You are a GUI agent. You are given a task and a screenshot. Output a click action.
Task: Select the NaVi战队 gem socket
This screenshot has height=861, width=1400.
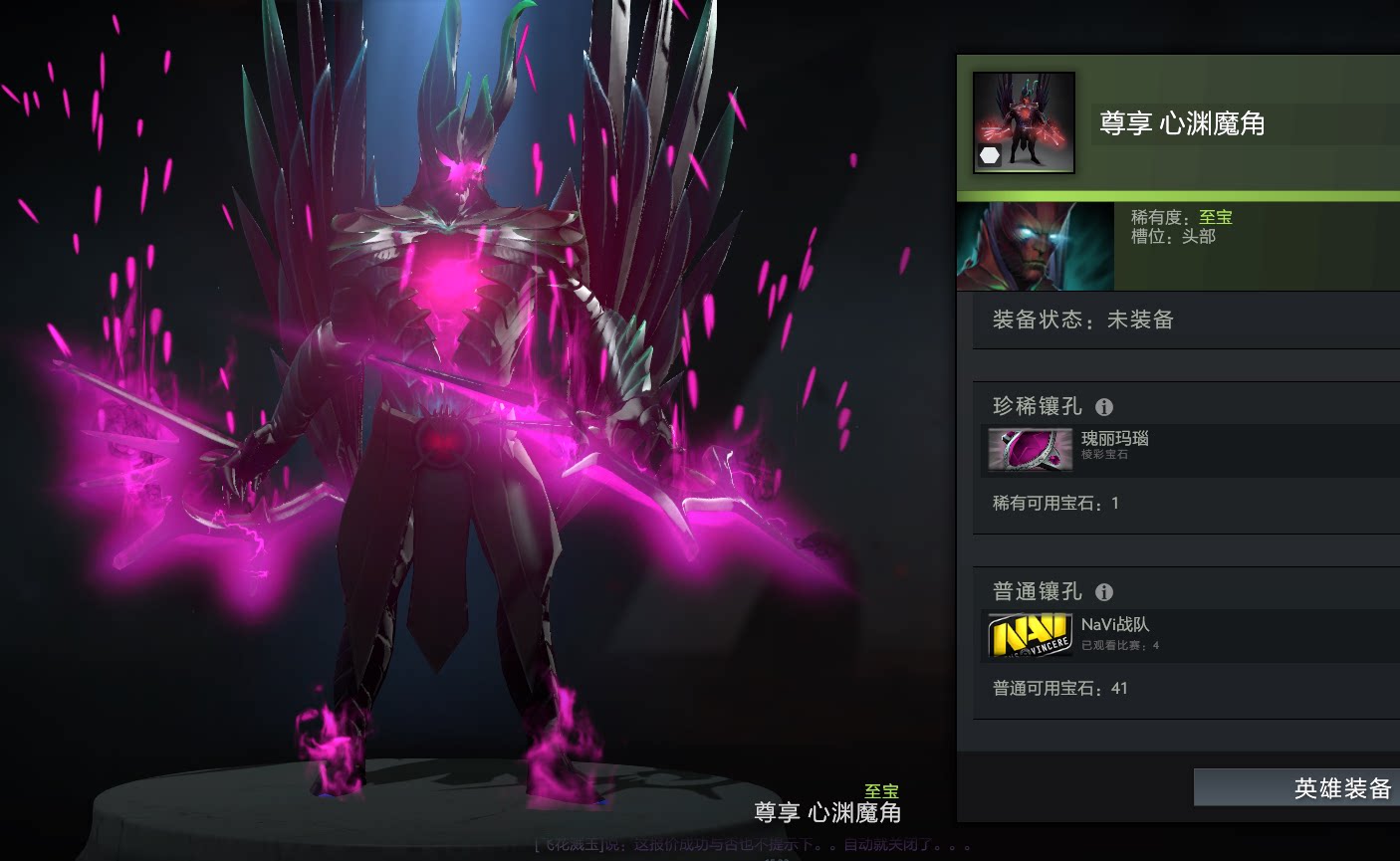1030,635
